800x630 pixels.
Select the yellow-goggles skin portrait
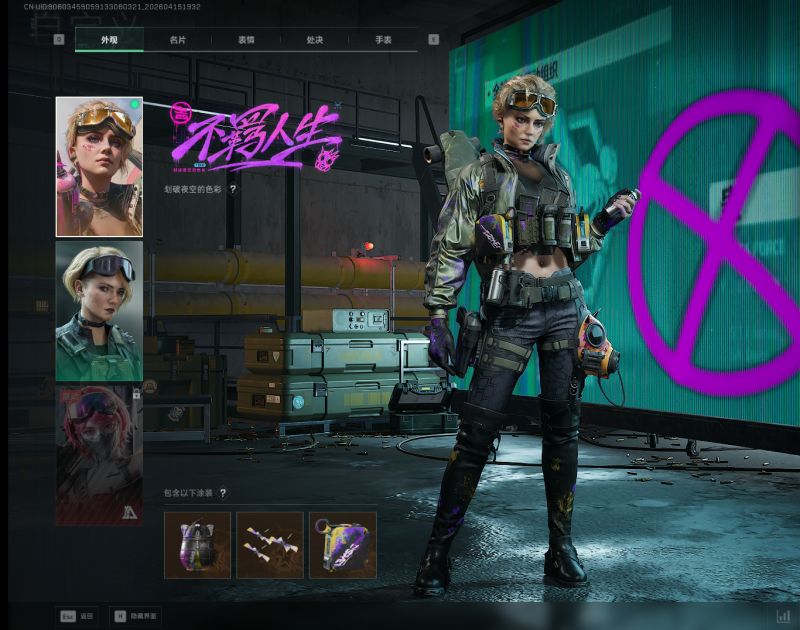[99, 166]
